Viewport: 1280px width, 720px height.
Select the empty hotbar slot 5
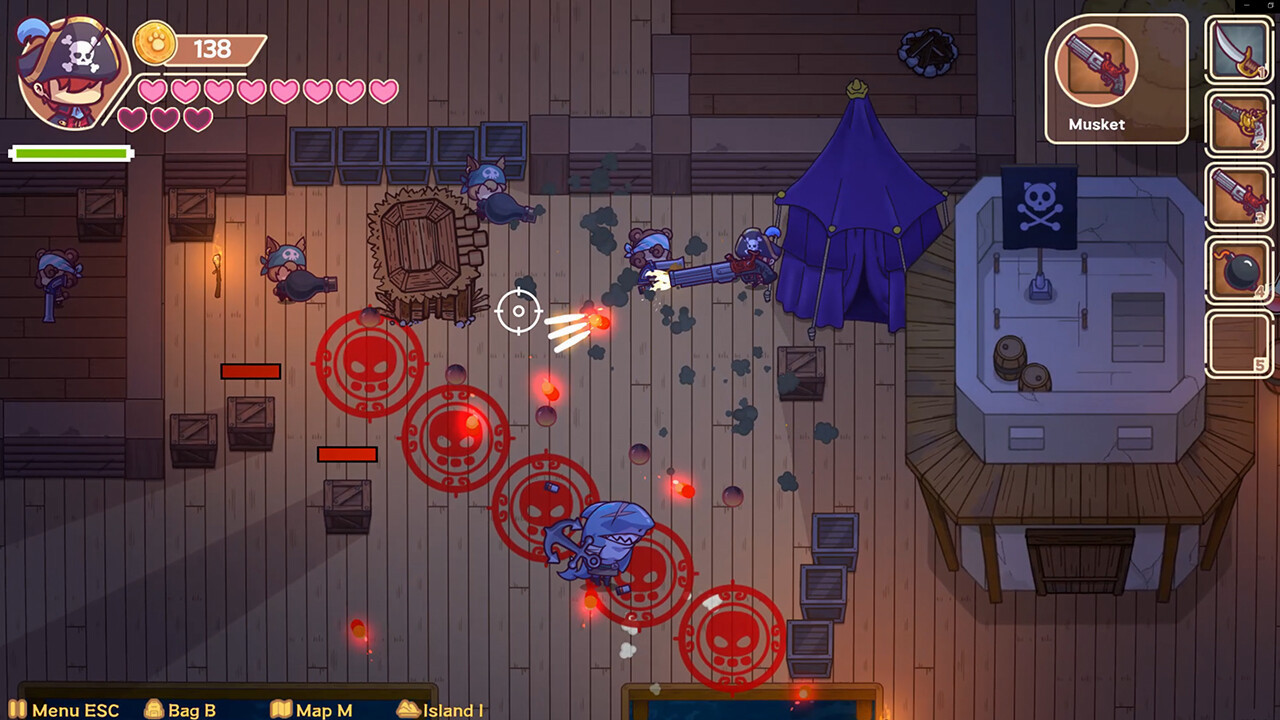coord(1238,344)
